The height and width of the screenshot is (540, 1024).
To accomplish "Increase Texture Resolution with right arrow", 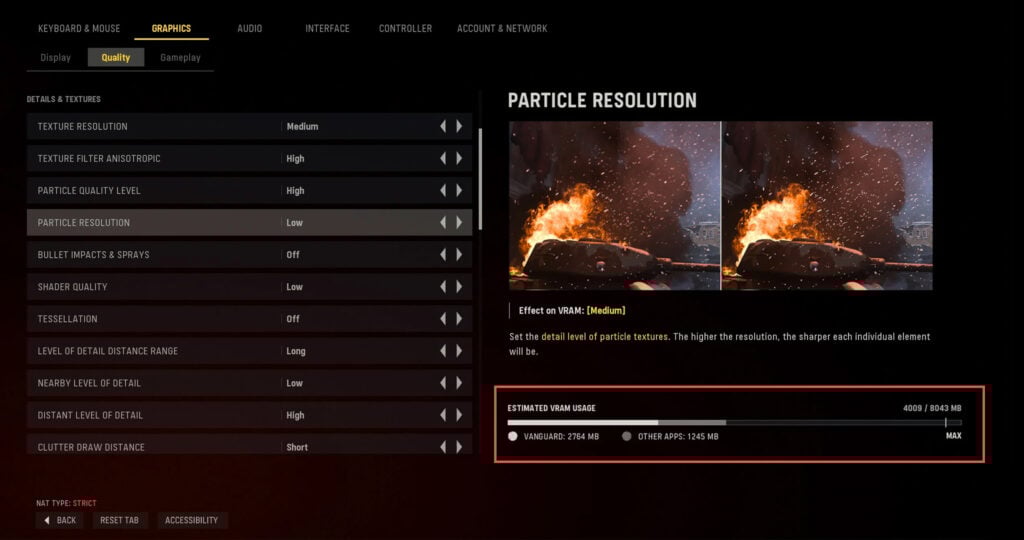I will tap(459, 126).
